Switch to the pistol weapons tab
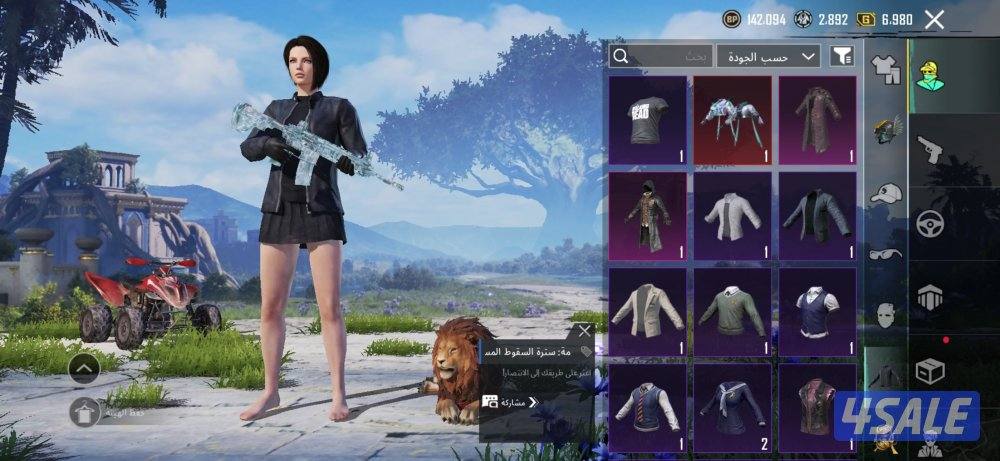The width and height of the screenshot is (1000, 461). coord(930,149)
